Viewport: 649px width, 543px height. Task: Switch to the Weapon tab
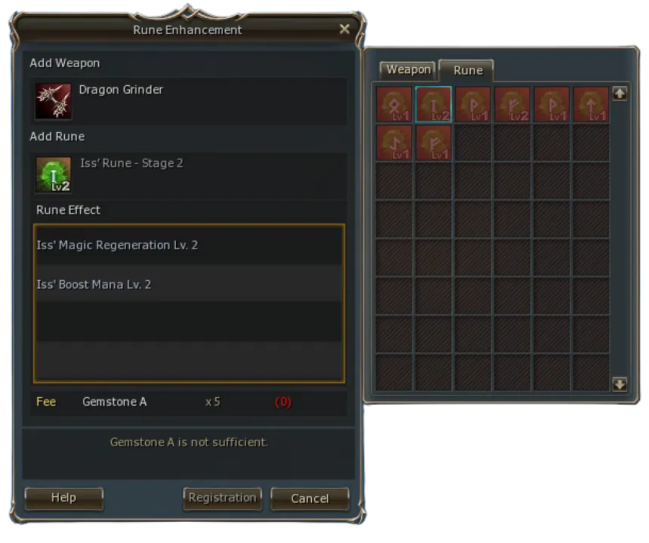[x=407, y=70]
